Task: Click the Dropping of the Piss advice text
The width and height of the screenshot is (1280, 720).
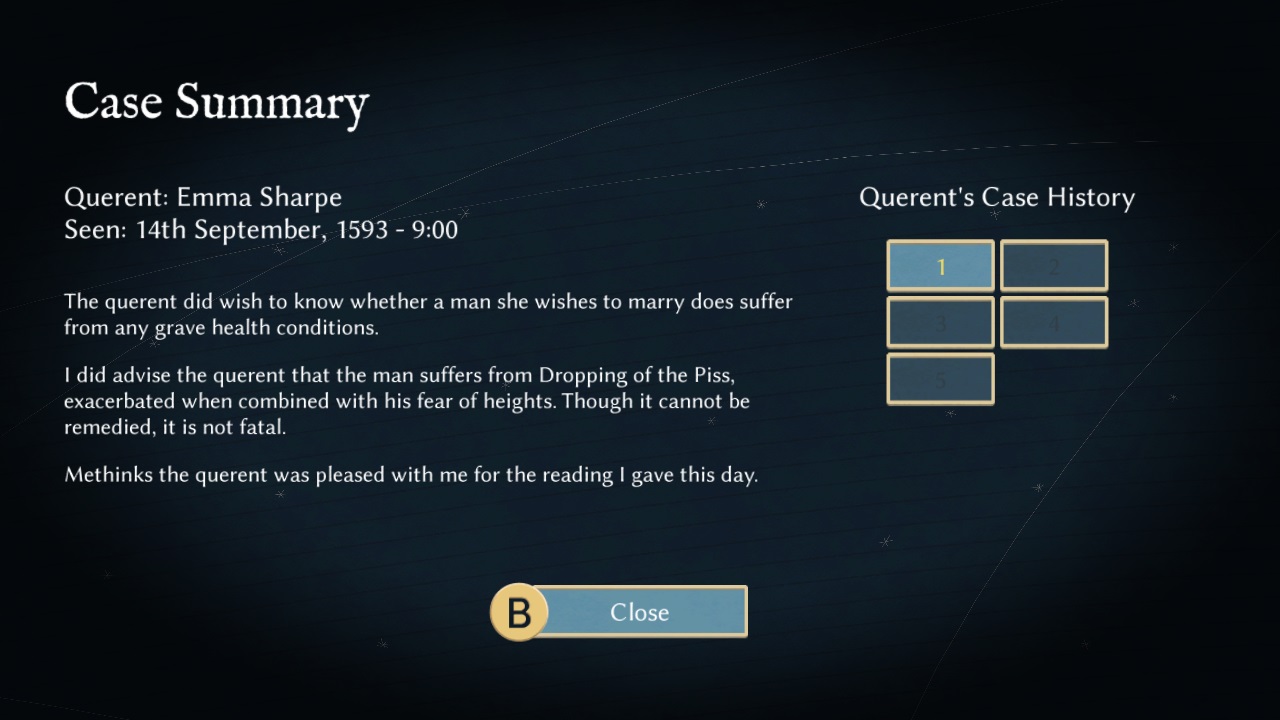Action: 428,400
